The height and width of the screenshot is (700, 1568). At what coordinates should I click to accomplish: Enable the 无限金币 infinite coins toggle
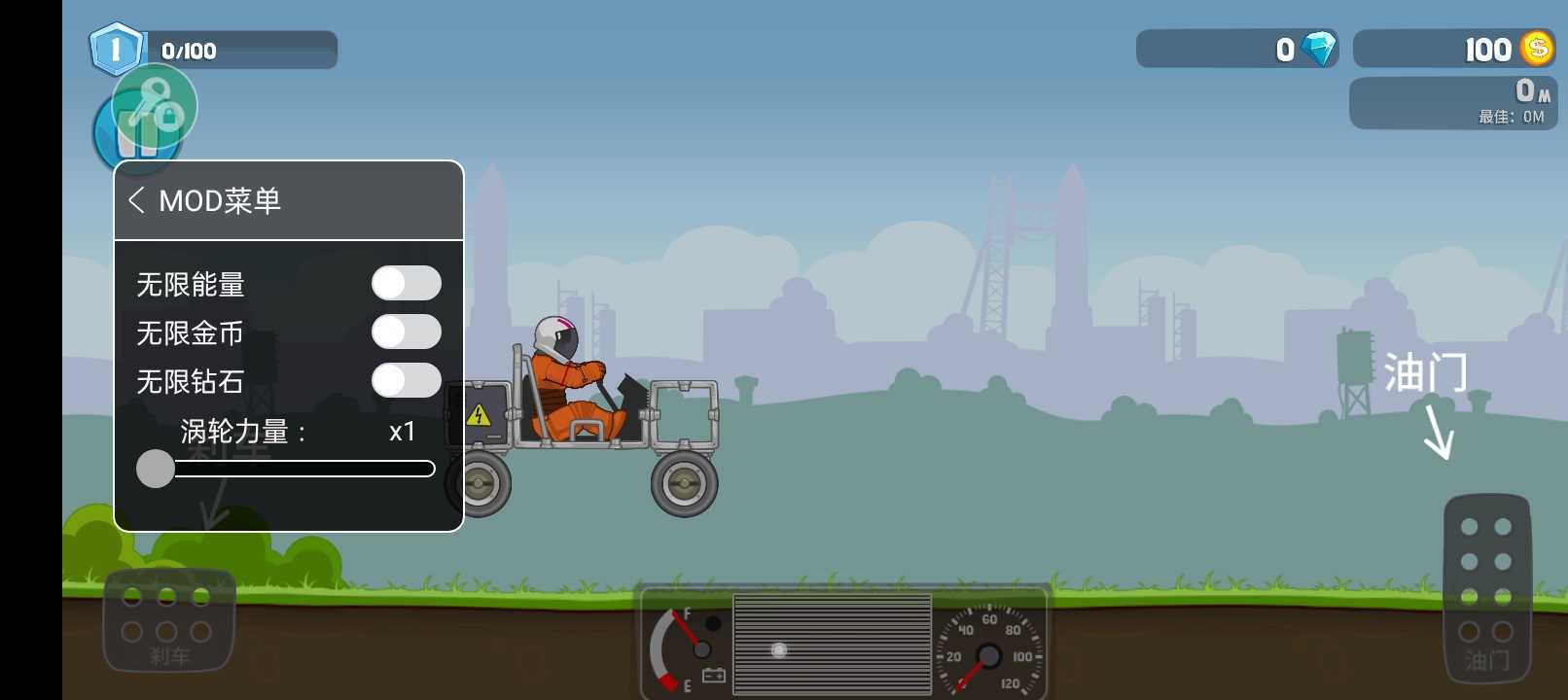(x=407, y=332)
